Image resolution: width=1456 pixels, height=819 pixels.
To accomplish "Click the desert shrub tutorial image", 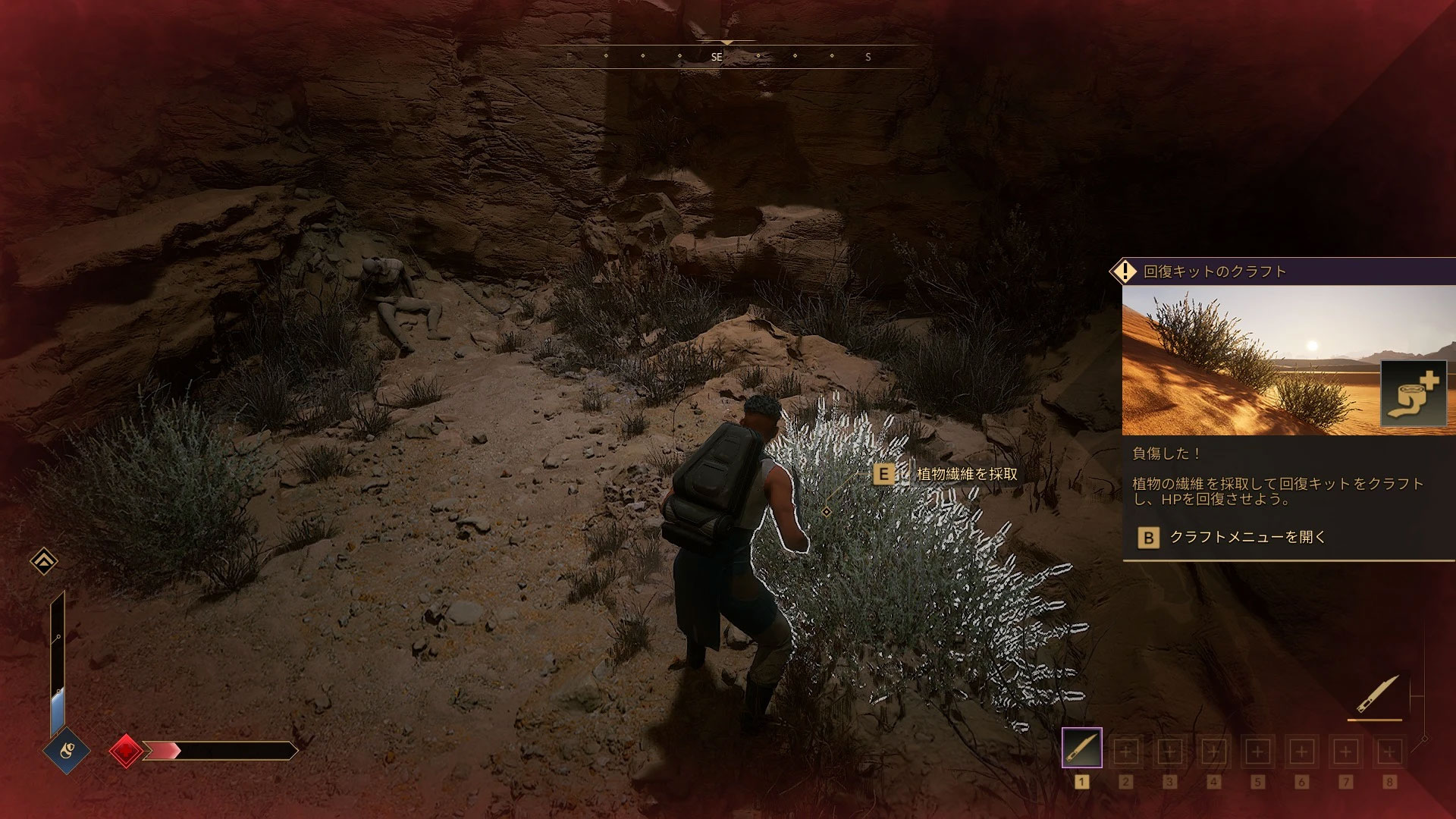I will [x=1251, y=360].
